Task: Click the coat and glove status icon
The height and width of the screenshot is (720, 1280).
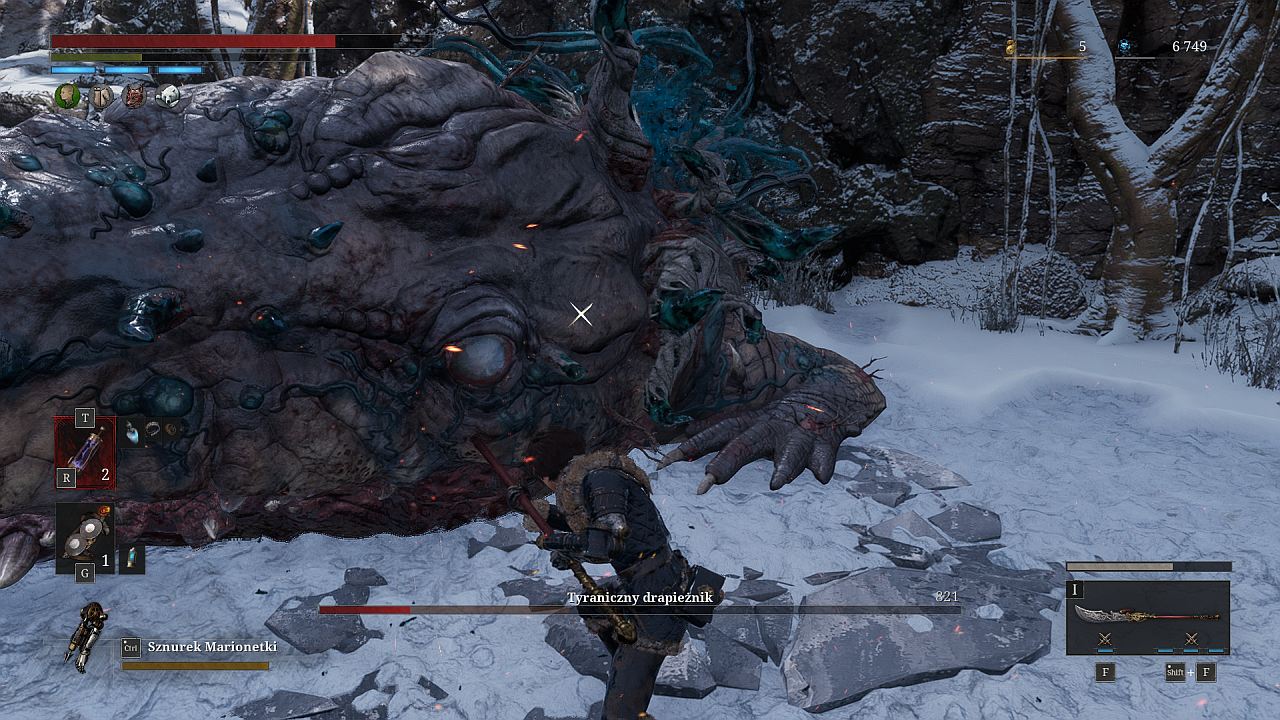Action: [x=101, y=96]
